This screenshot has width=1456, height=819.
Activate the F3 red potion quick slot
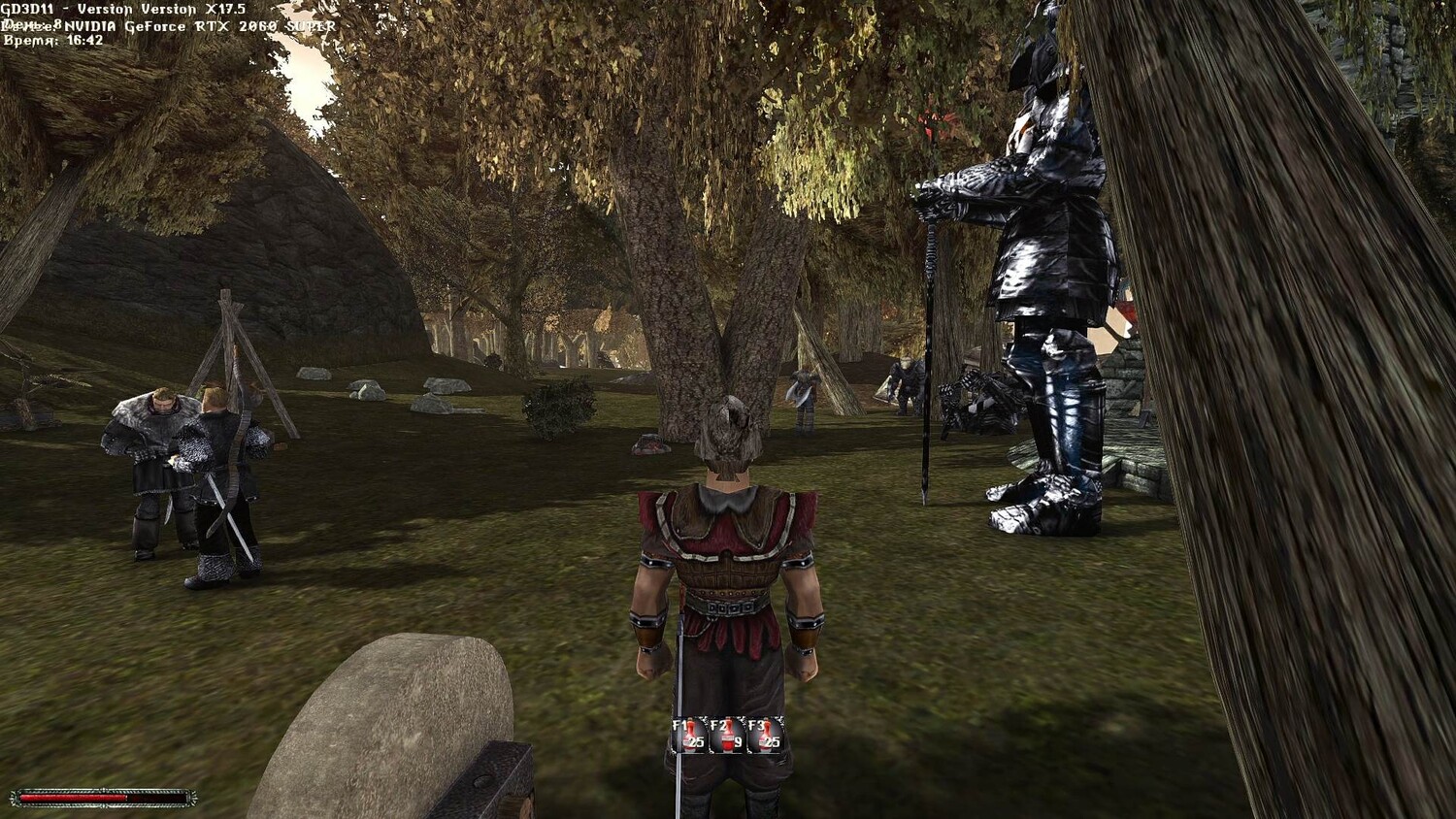click(765, 735)
